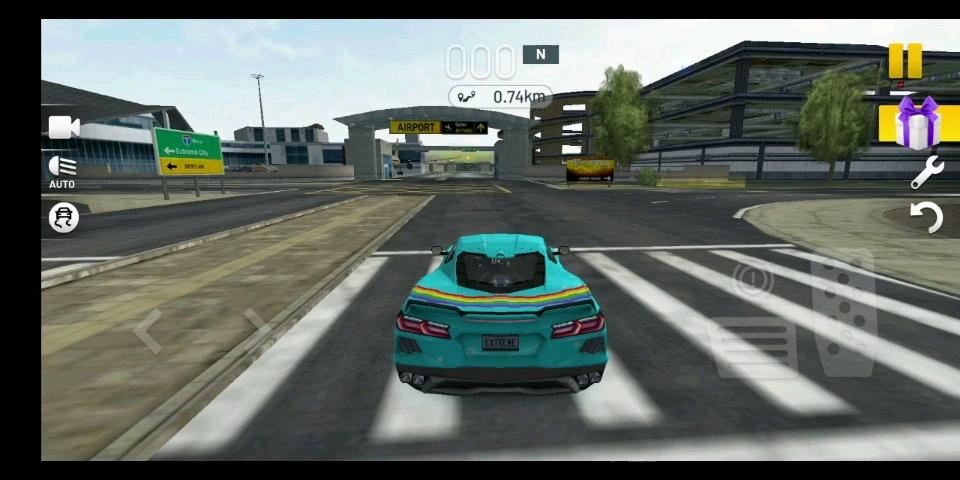Toggle the traction control icon
The width and height of the screenshot is (960, 480).
[64, 218]
